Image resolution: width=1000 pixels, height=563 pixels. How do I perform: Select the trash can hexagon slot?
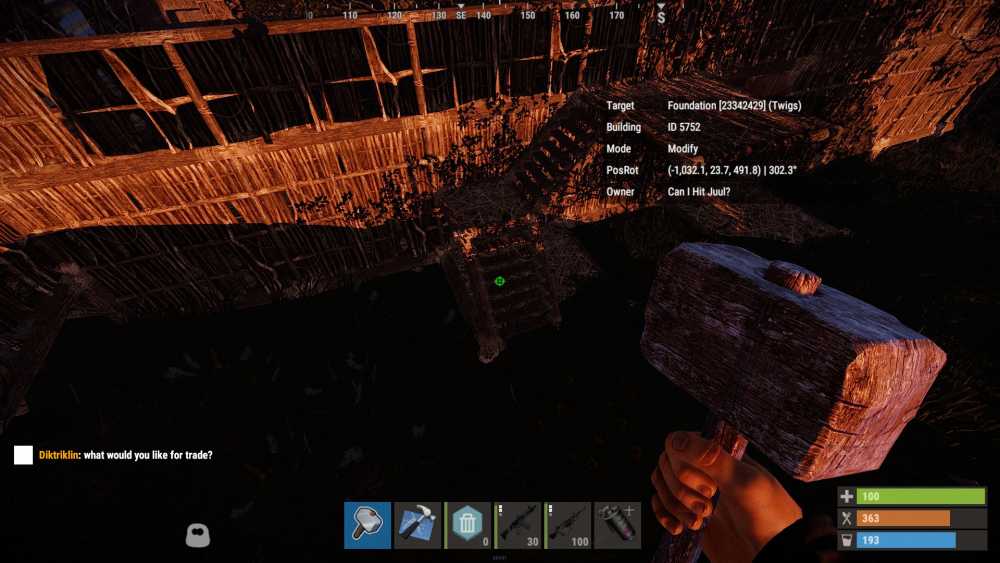coord(467,525)
